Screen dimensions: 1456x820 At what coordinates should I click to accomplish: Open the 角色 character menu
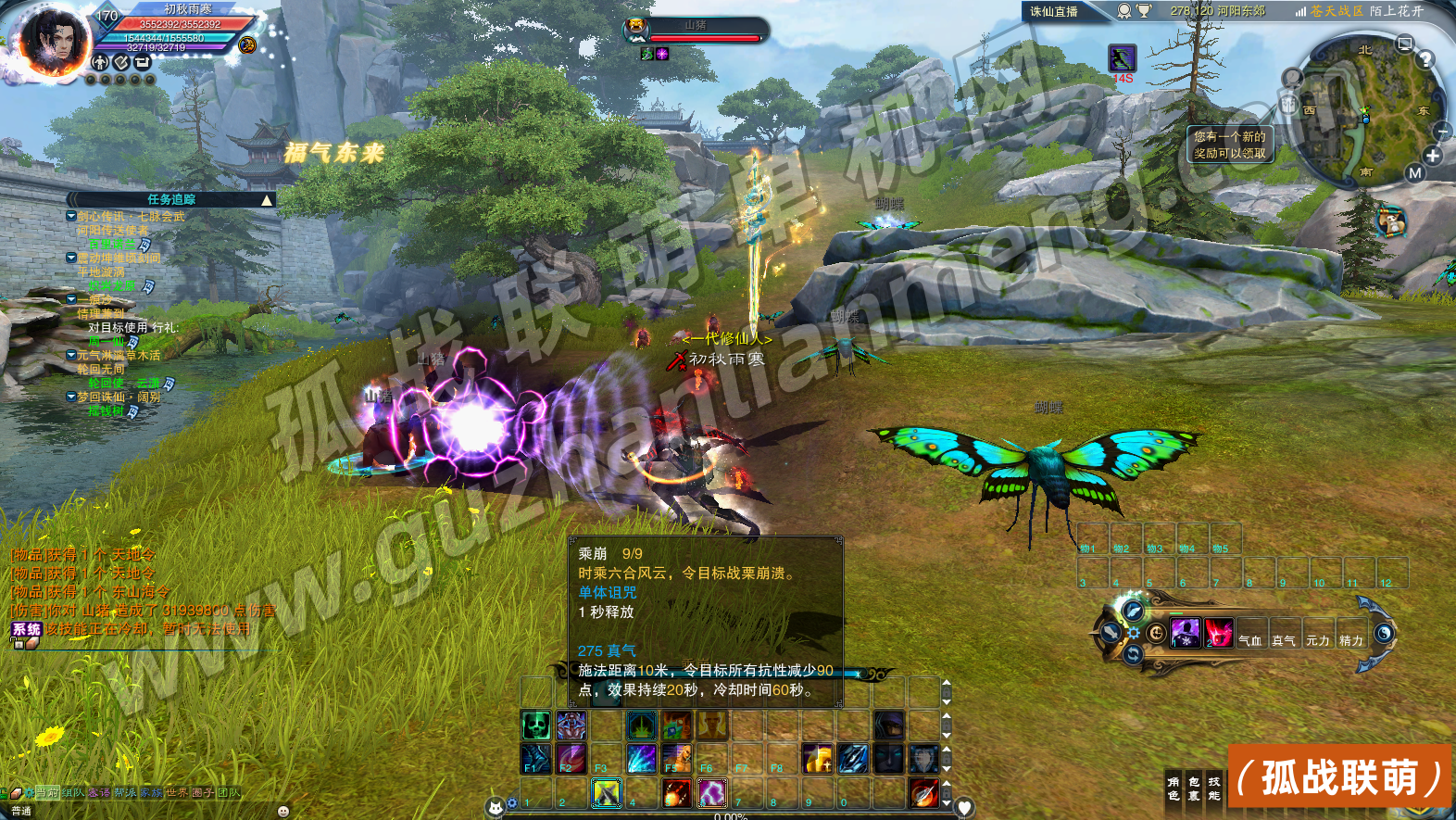1174,788
